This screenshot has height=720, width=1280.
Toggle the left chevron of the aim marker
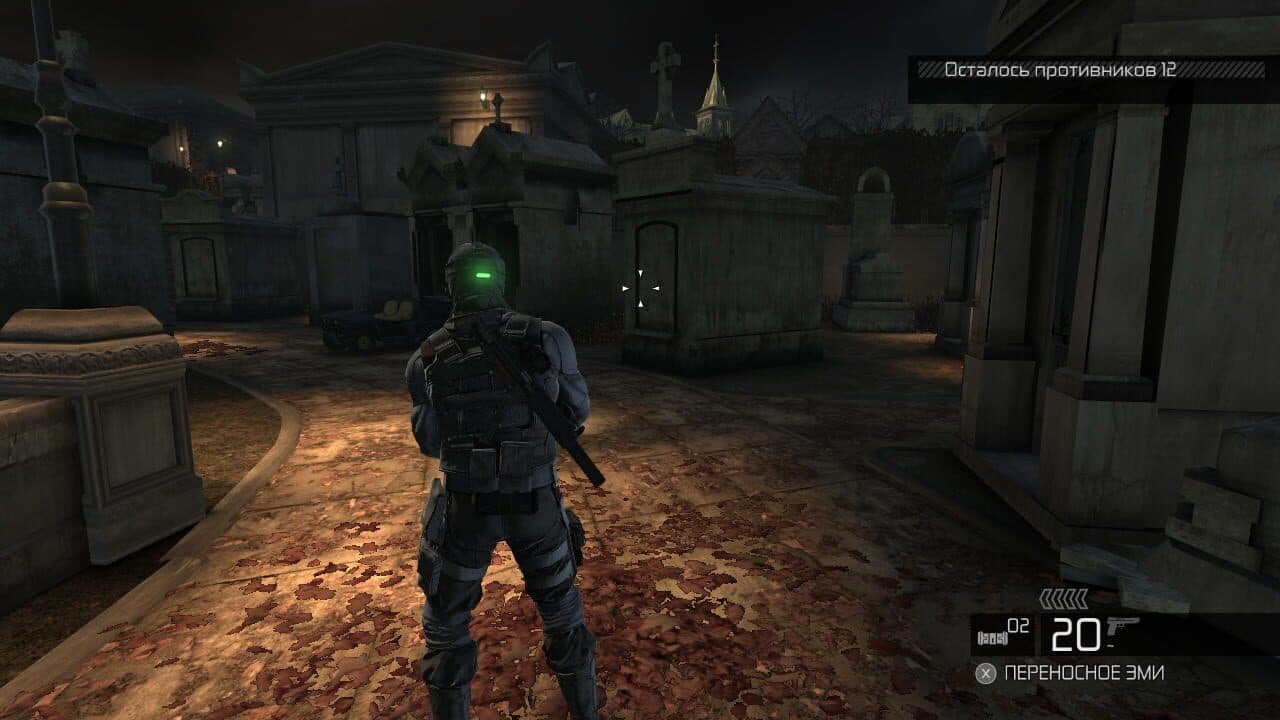(x=624, y=288)
